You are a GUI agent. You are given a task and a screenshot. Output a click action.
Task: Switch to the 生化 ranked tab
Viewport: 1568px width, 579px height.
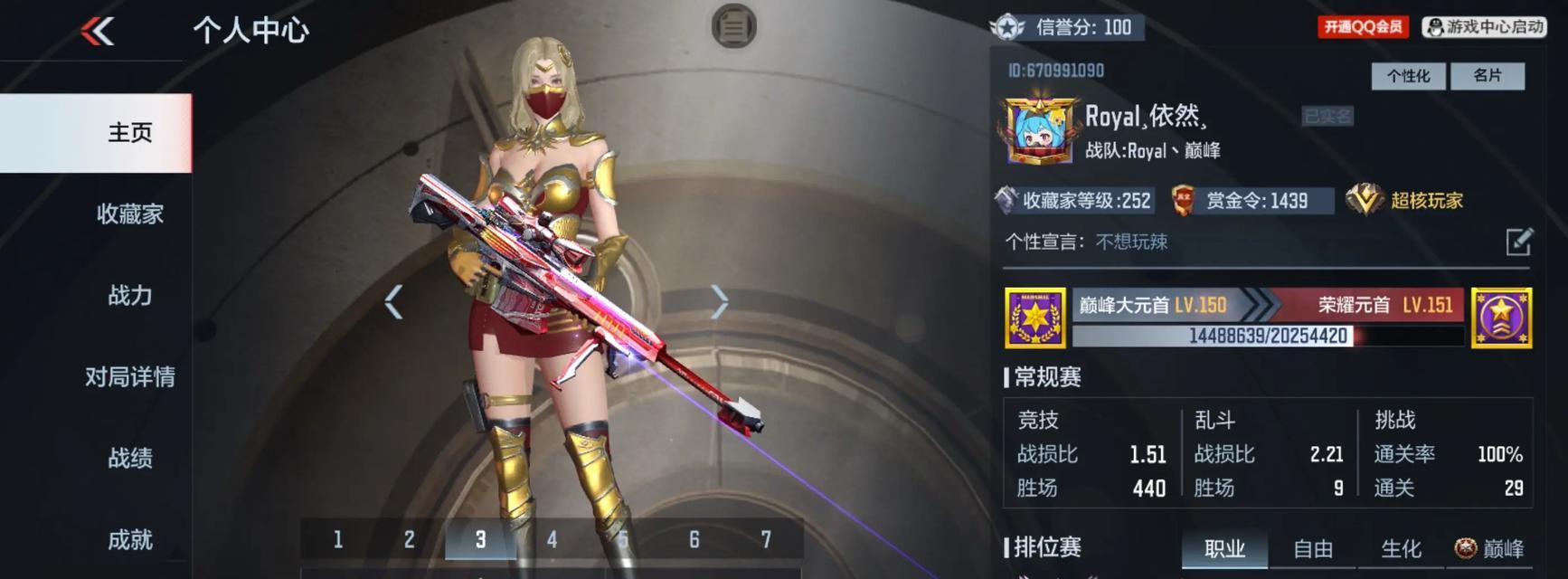click(x=1401, y=549)
